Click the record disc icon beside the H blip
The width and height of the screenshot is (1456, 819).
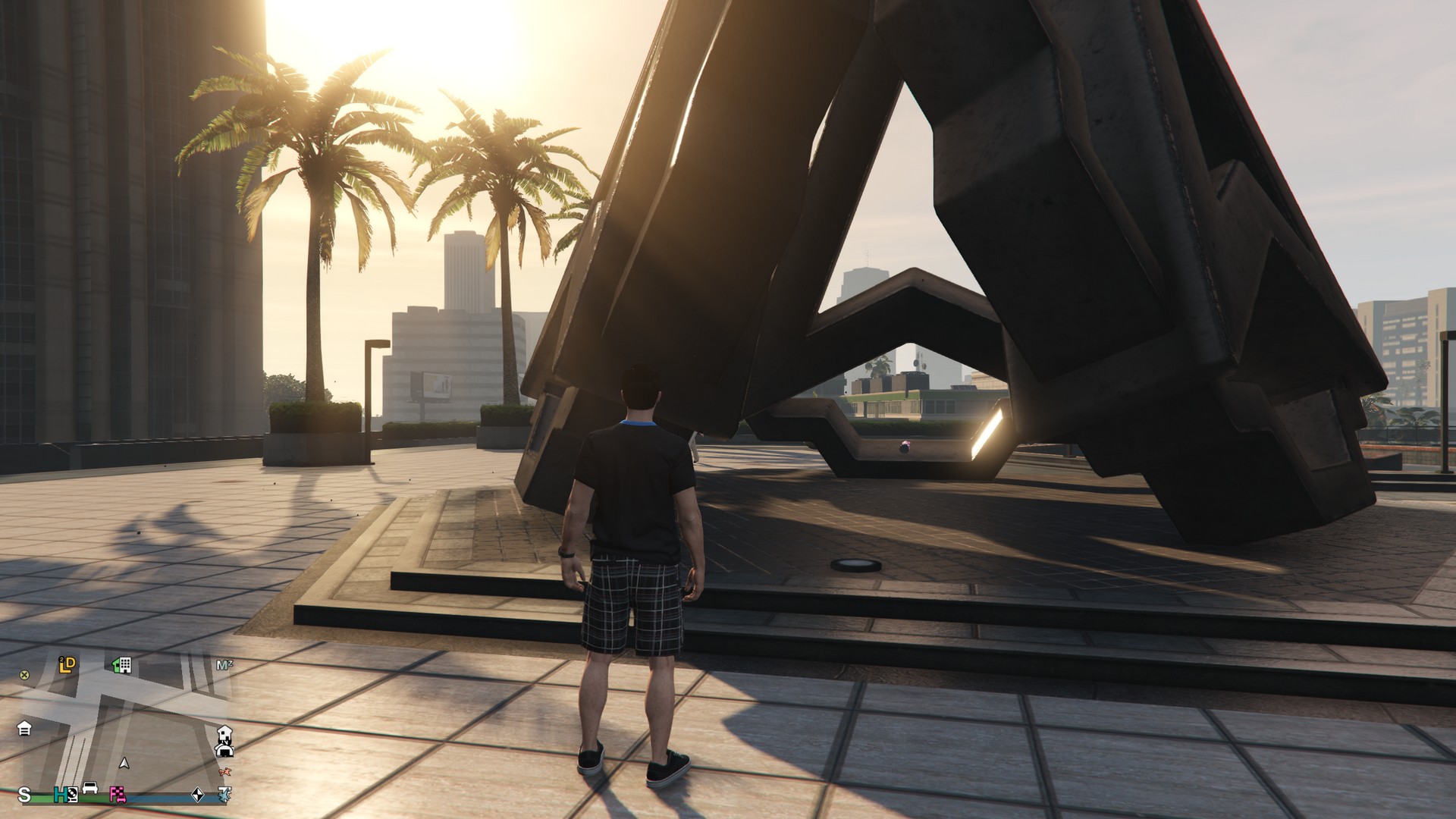point(73,795)
